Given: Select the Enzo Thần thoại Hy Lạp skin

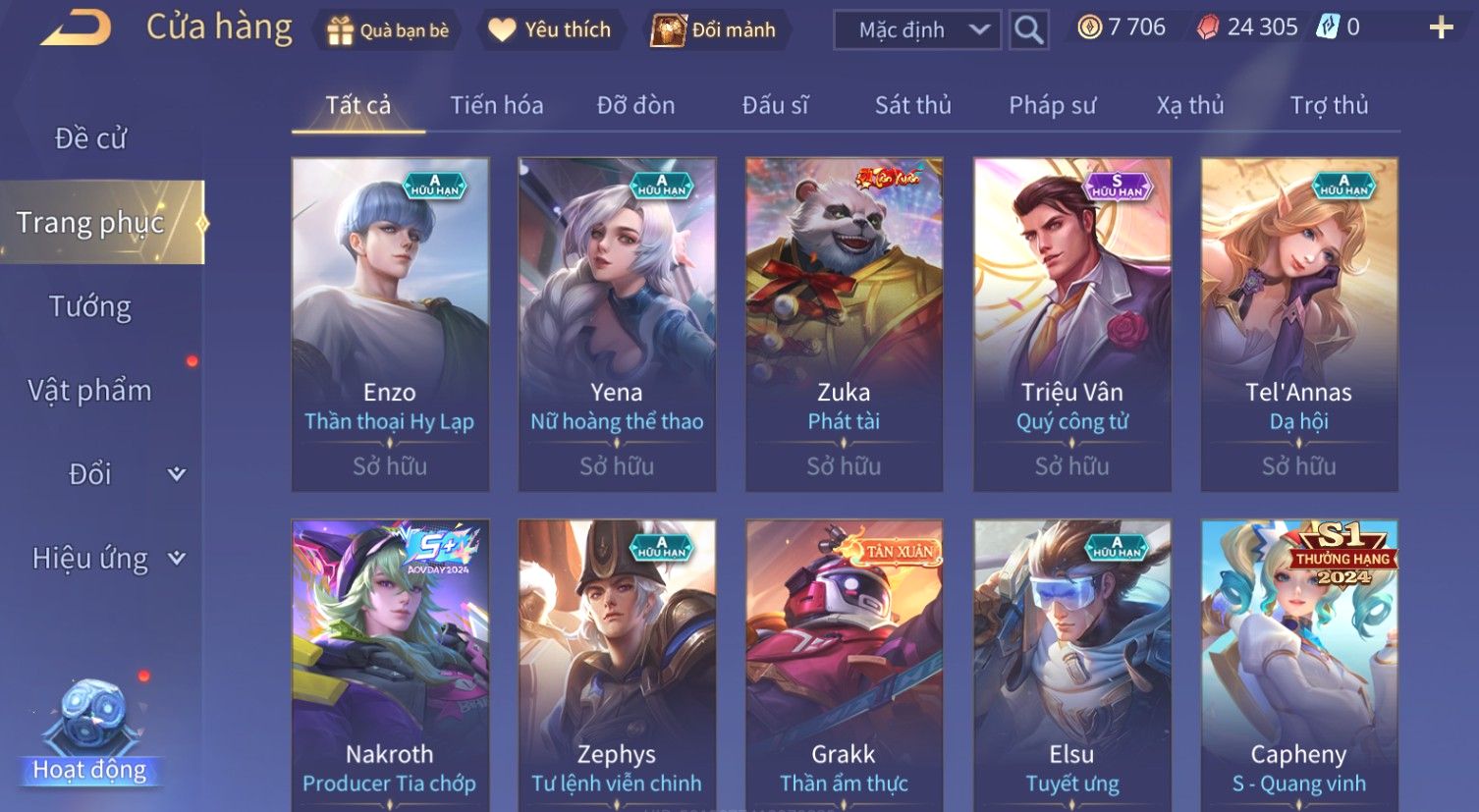Looking at the screenshot, I should click(390, 324).
